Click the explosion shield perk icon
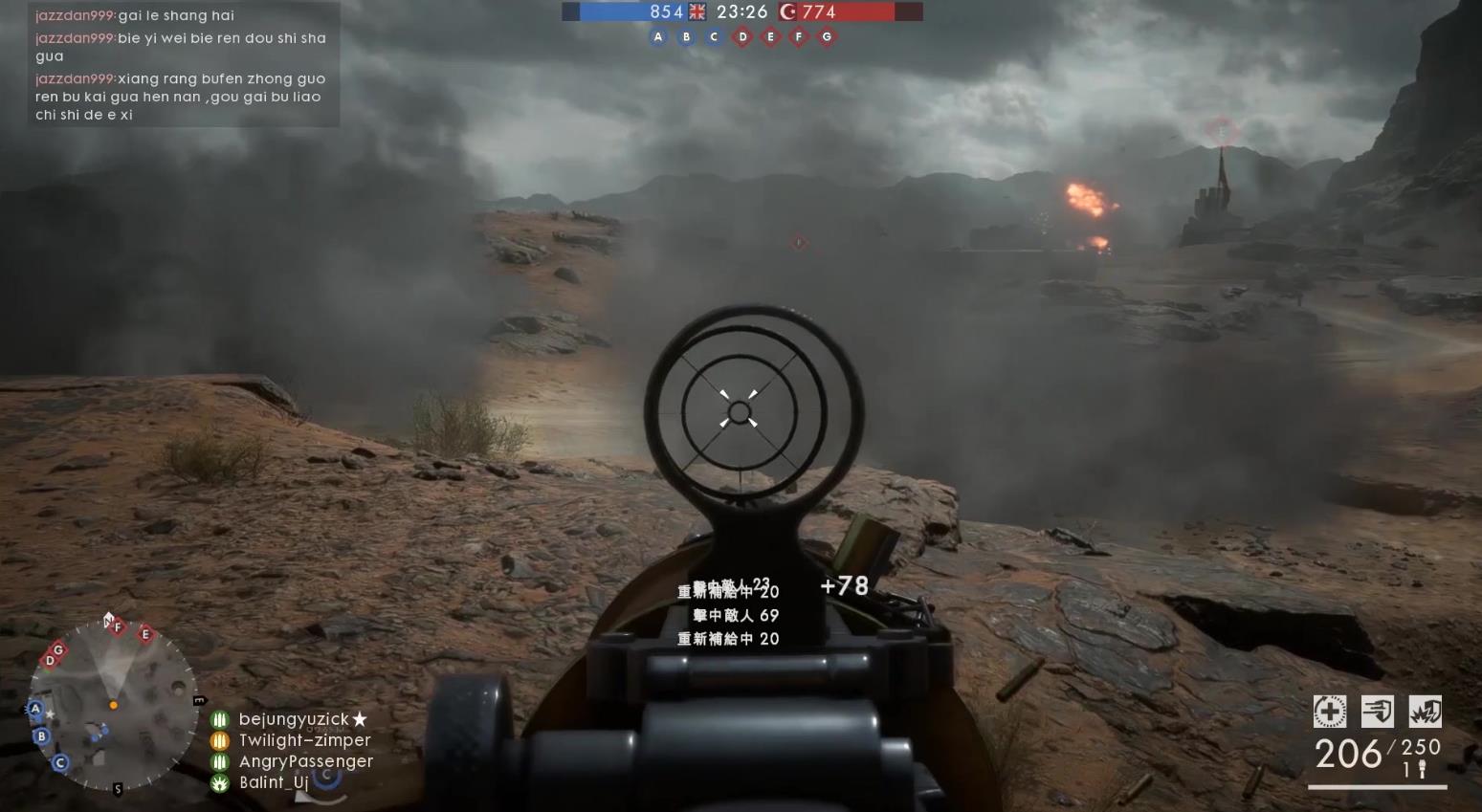Screen dimensions: 1482x812 click(x=1425, y=712)
